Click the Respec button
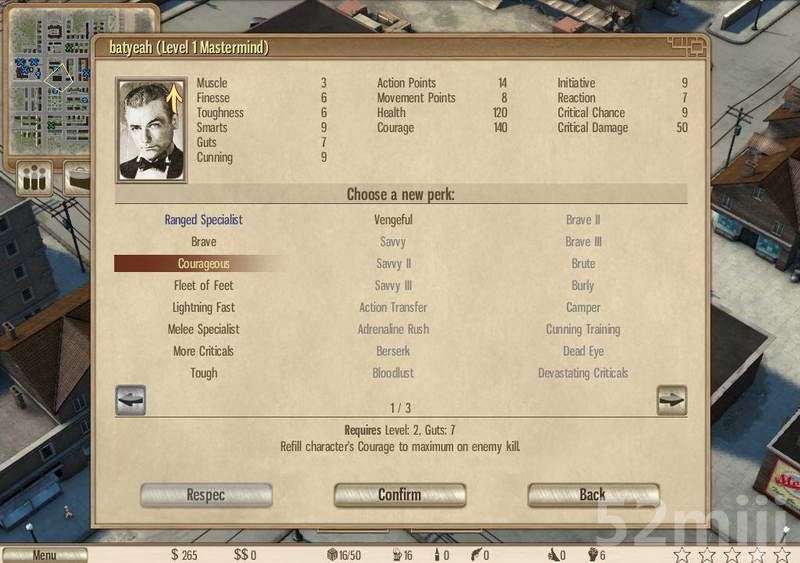 click(206, 495)
